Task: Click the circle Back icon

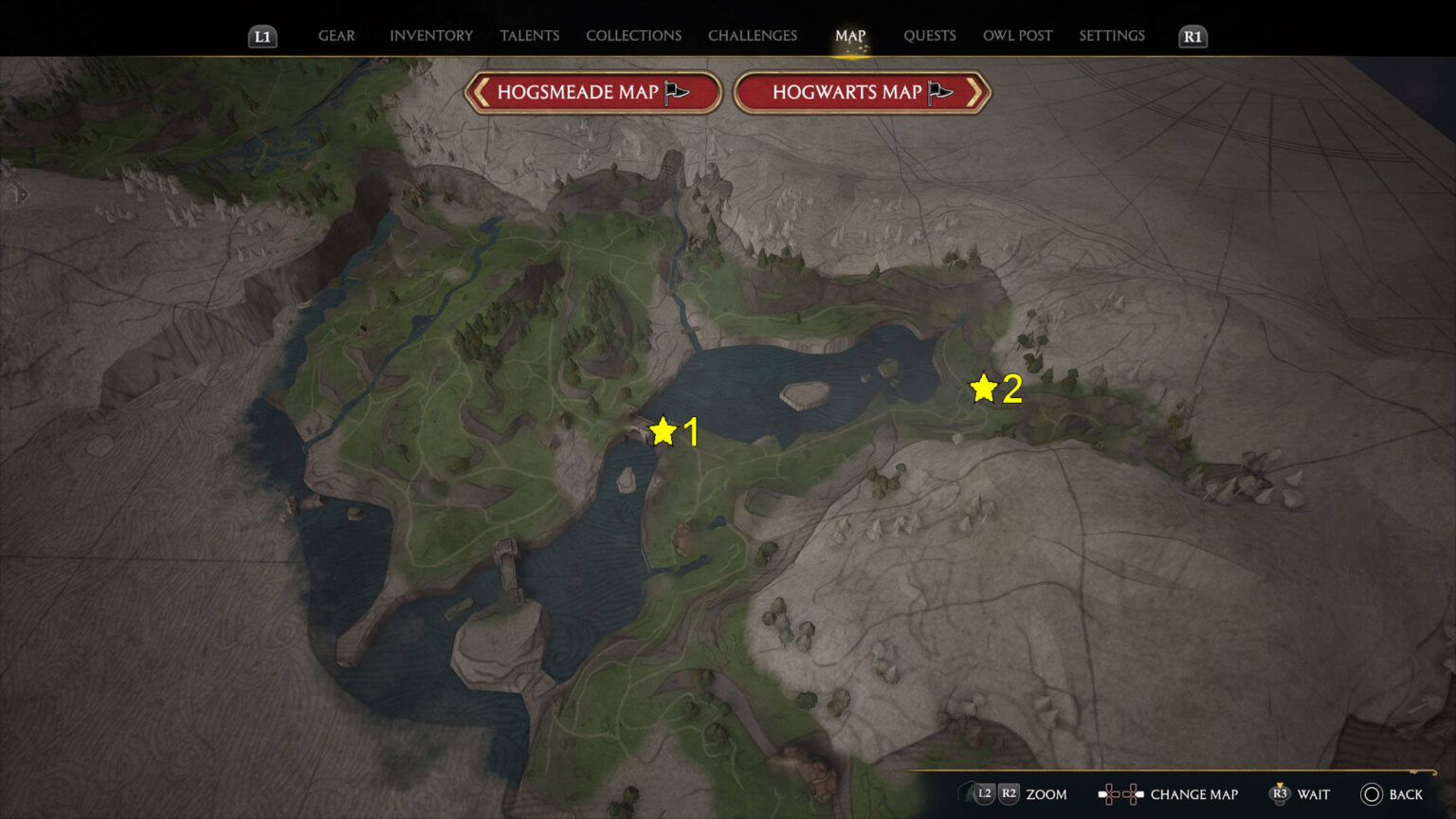Action: (x=1370, y=794)
